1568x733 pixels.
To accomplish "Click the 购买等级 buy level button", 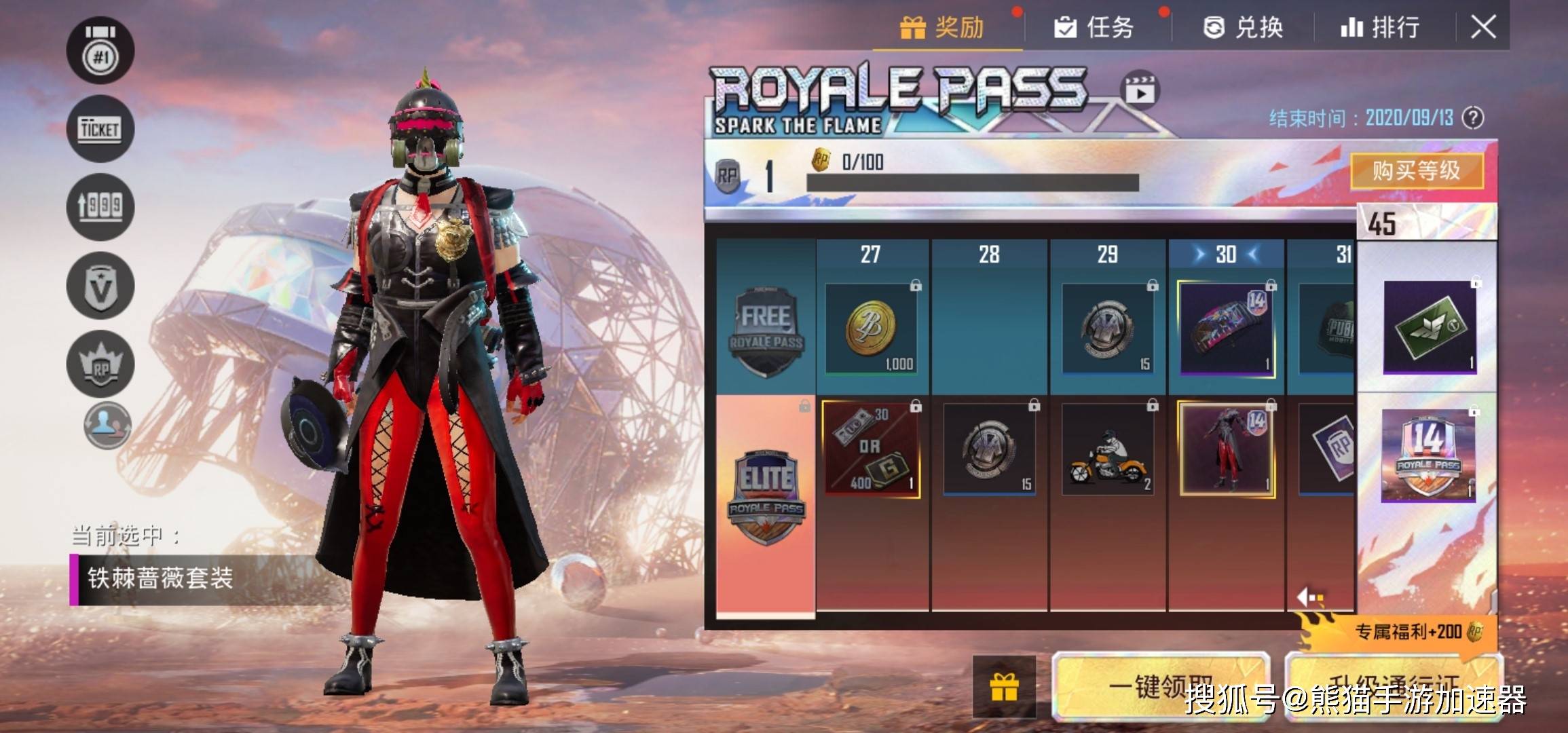I will tap(1417, 170).
